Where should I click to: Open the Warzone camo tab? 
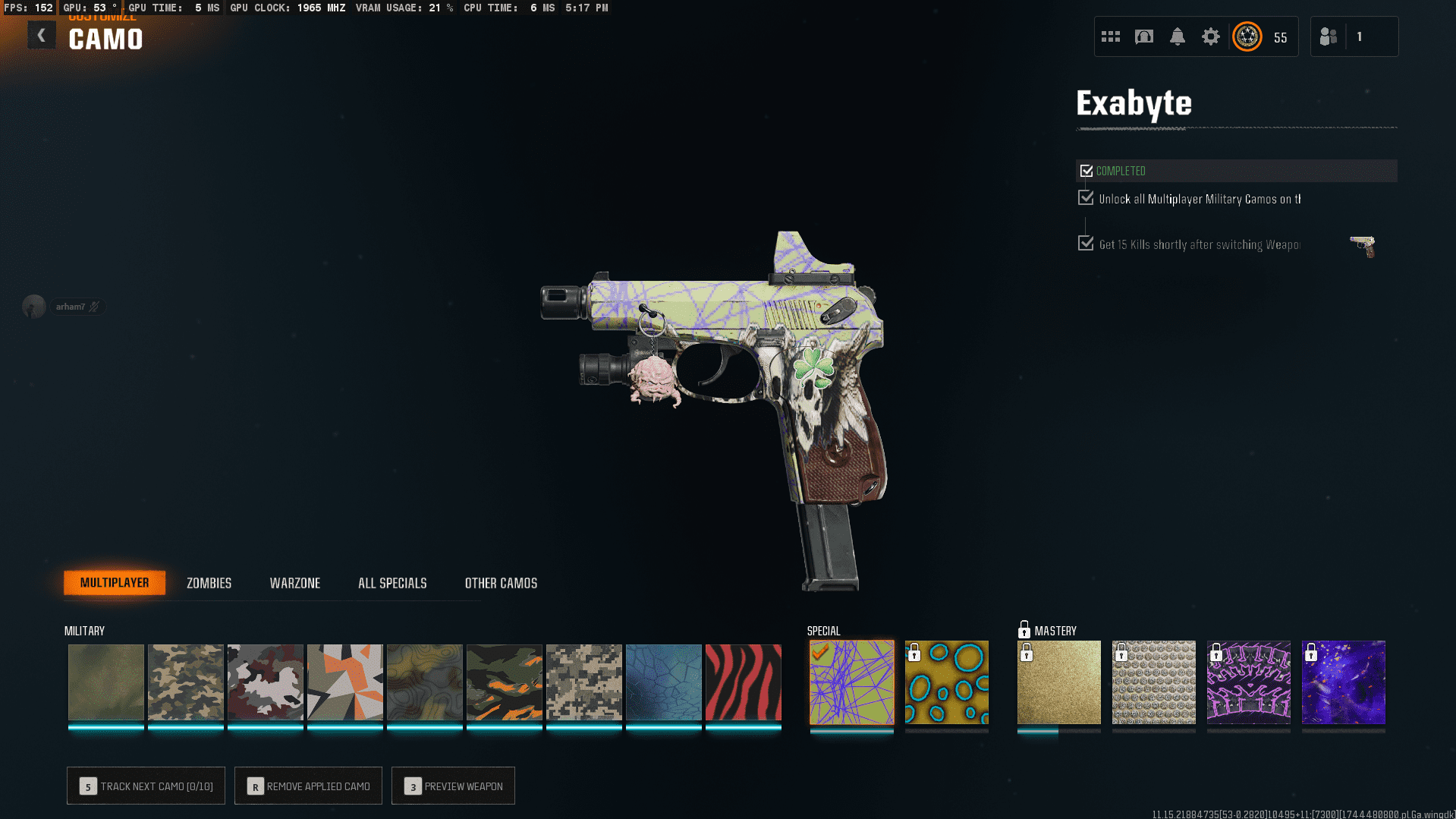[x=294, y=583]
